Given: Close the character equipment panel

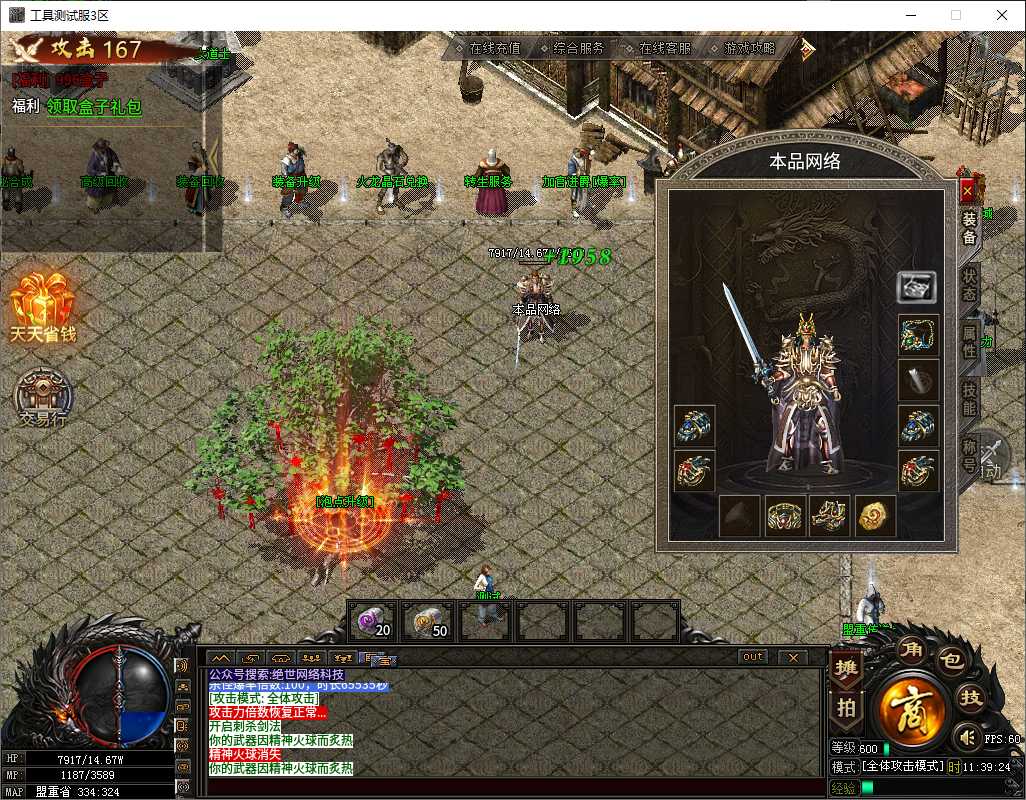Looking at the screenshot, I should [x=967, y=190].
